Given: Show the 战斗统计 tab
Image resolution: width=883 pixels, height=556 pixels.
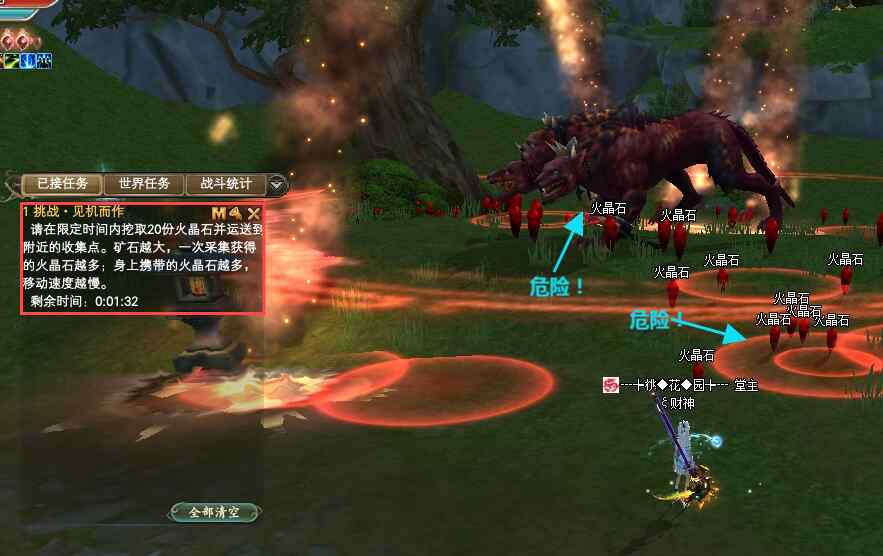Looking at the screenshot, I should click(225, 184).
